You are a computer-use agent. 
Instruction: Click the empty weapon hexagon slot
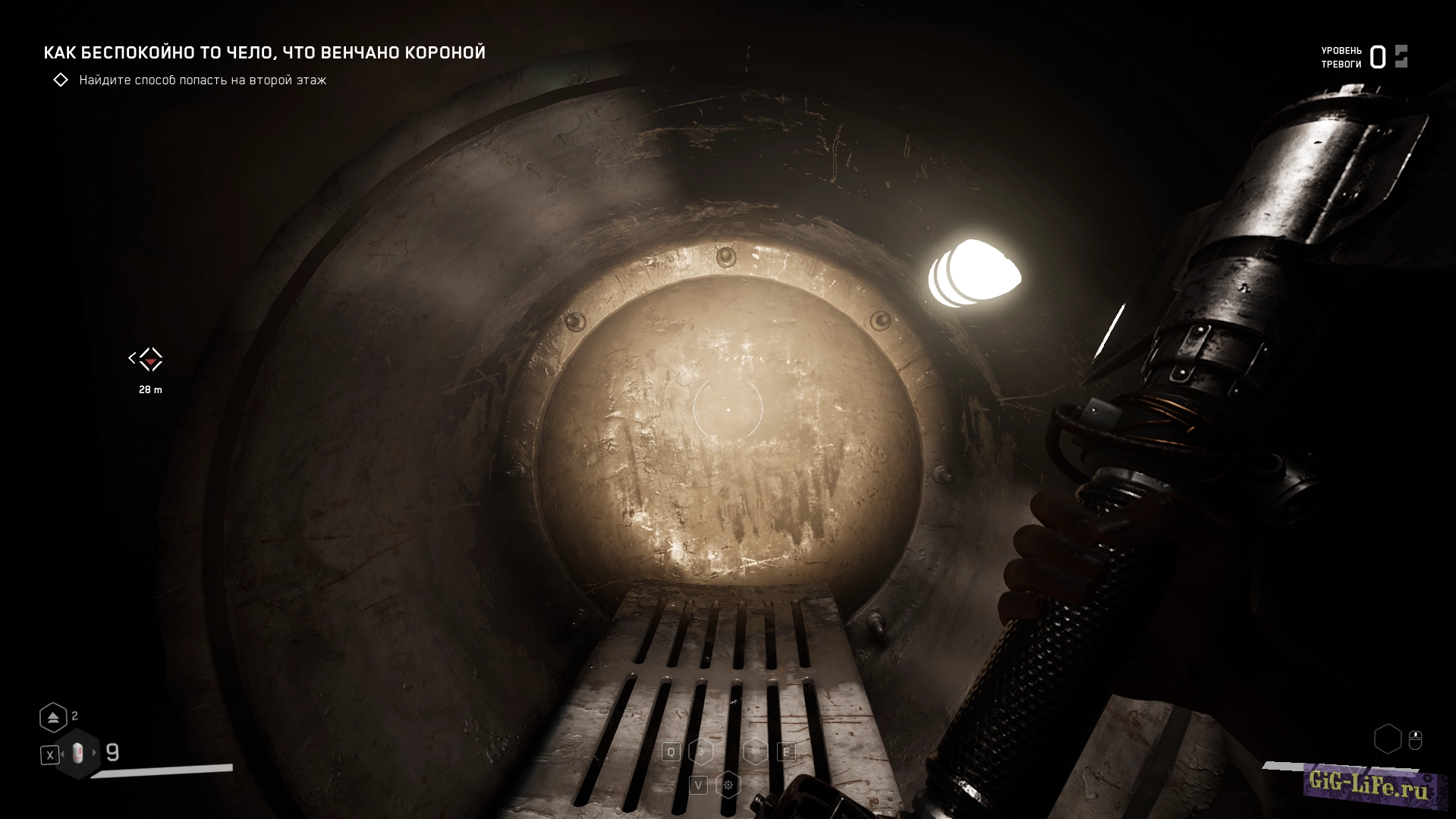coord(1387,739)
